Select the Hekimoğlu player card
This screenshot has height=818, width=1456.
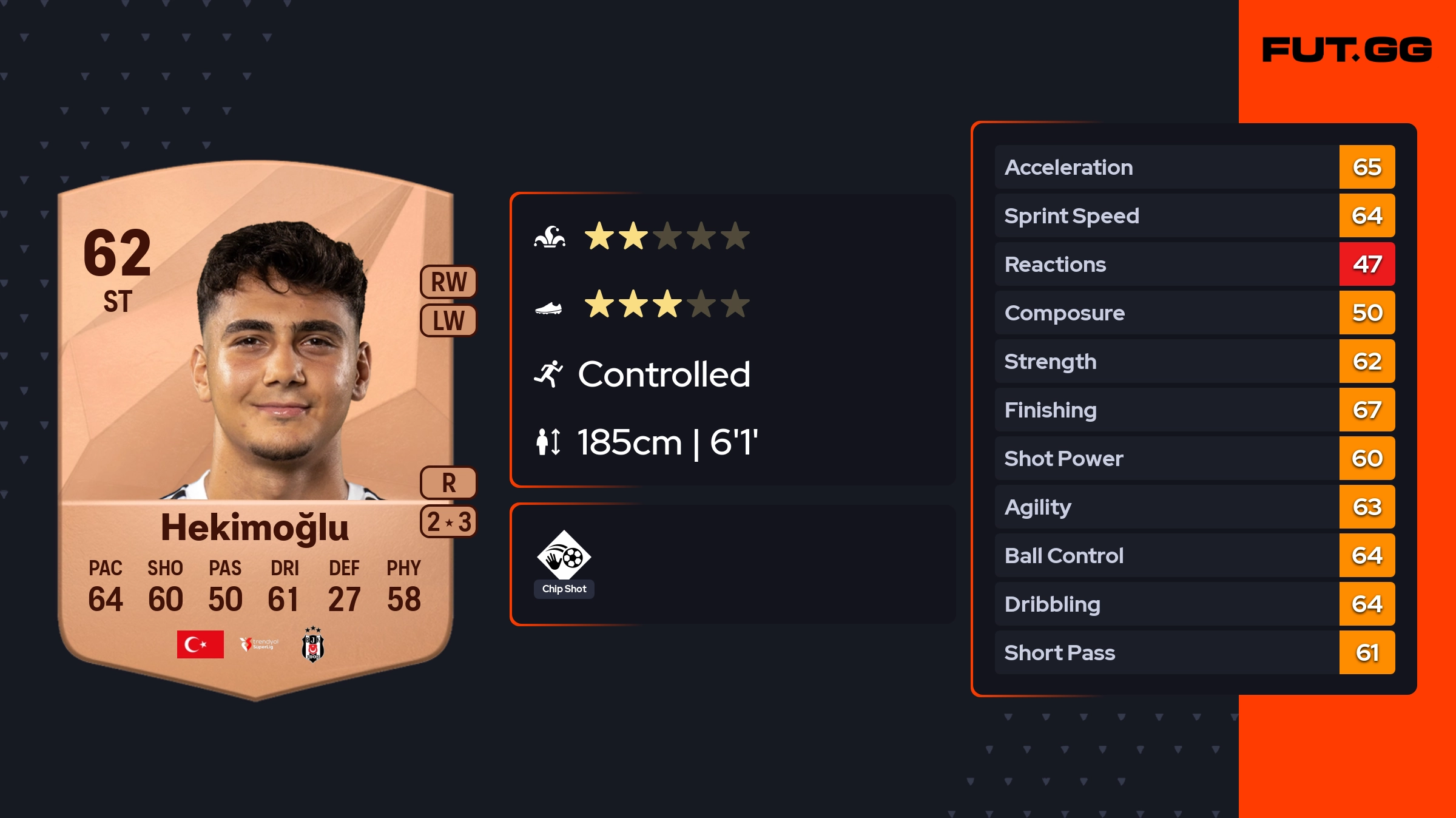point(255,425)
